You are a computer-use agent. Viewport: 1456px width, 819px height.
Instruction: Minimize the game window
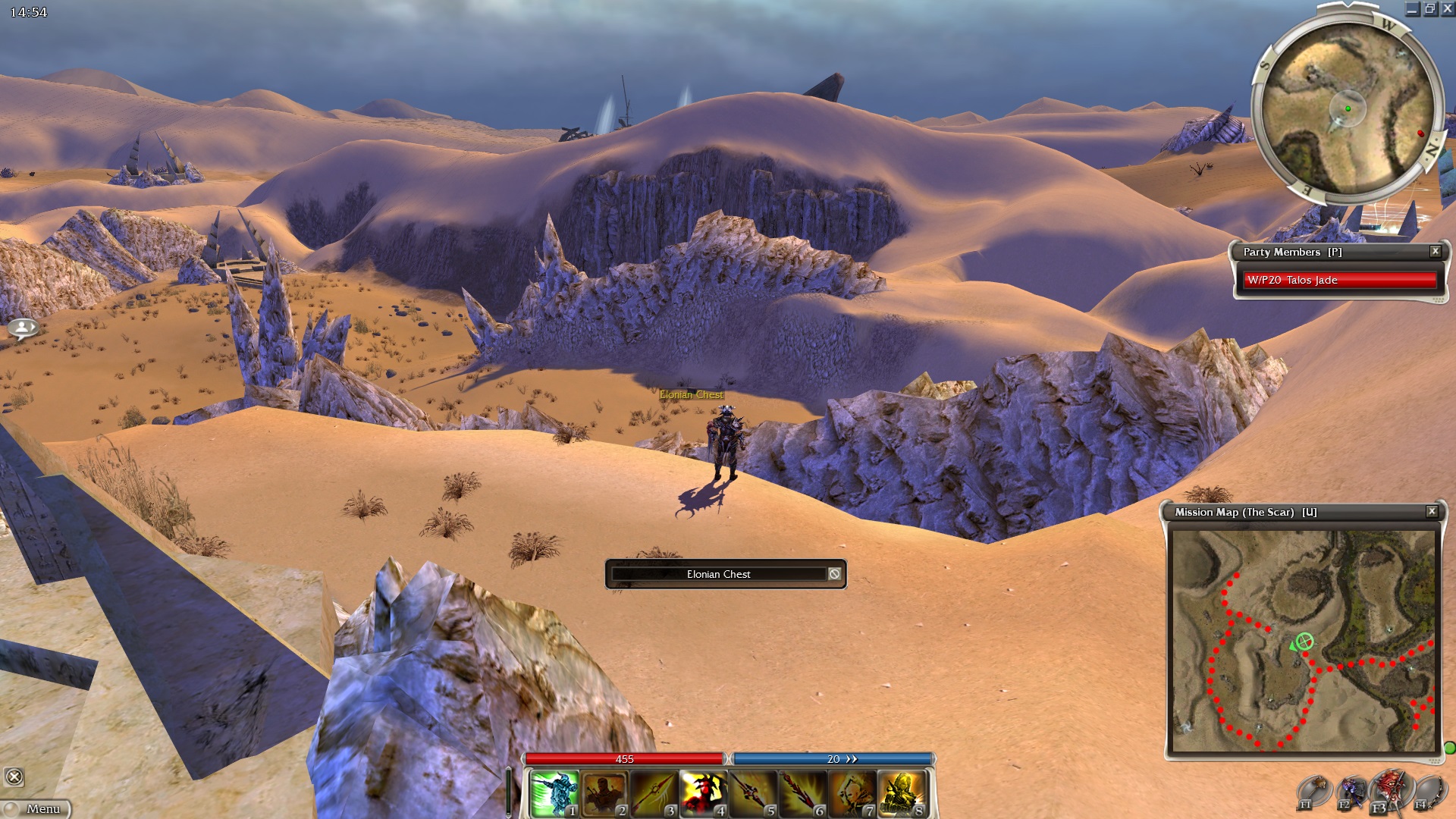point(1412,9)
